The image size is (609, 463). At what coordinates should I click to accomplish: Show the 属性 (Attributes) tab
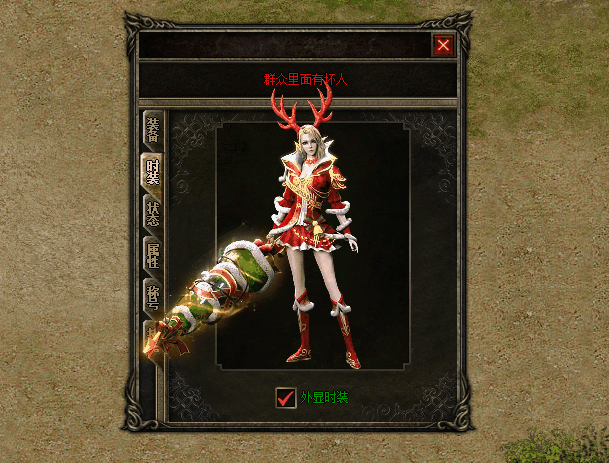153,256
